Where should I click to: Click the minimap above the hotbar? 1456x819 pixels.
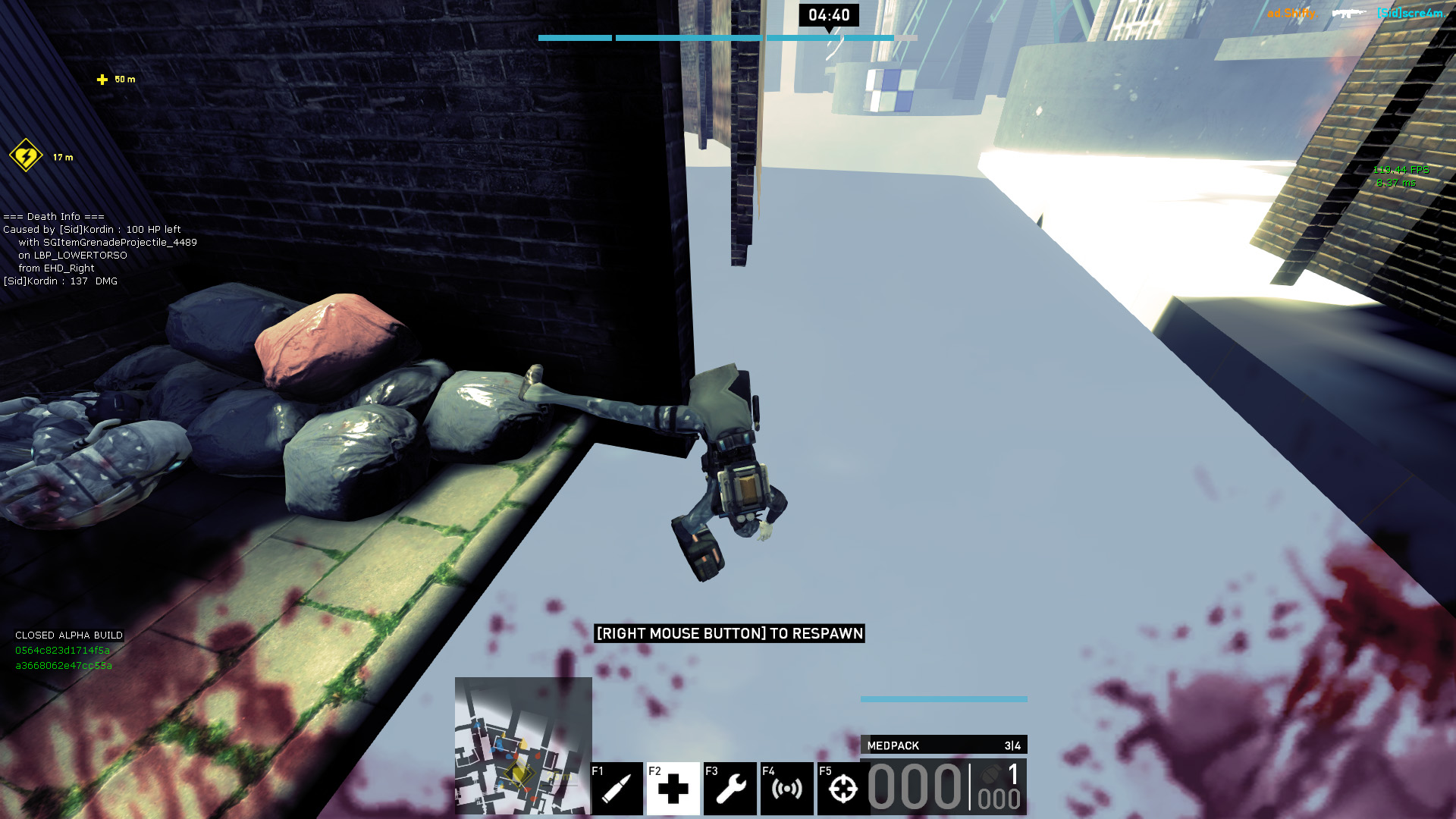point(523,745)
